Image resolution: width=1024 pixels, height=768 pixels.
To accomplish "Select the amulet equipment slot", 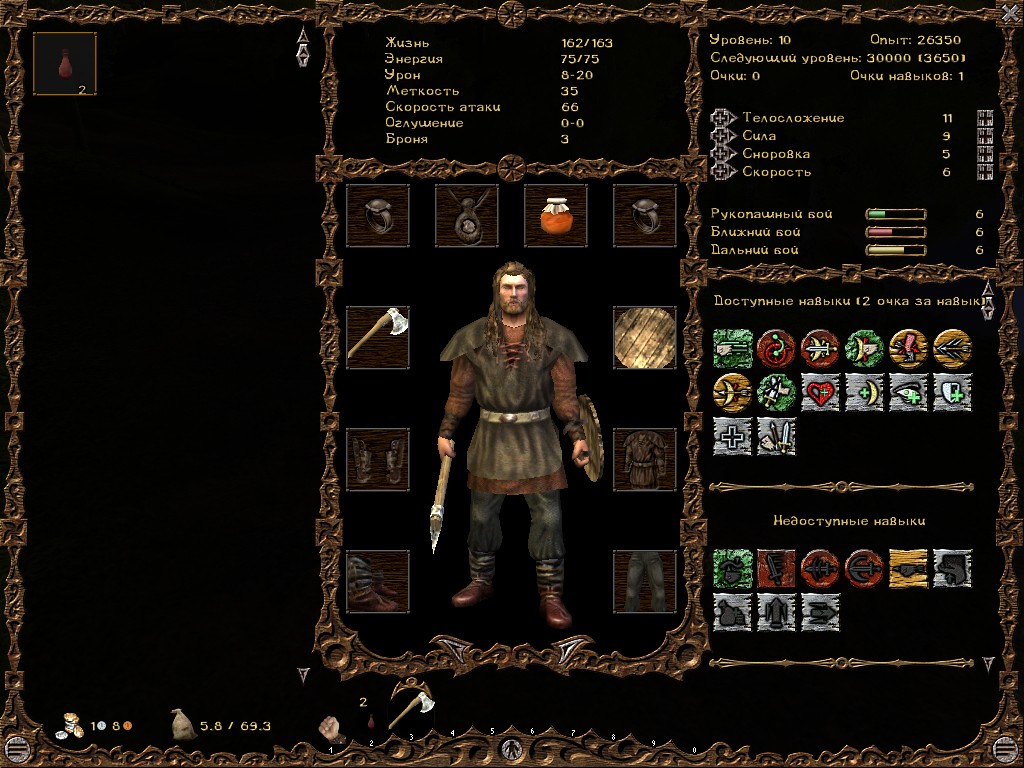I will tap(467, 216).
